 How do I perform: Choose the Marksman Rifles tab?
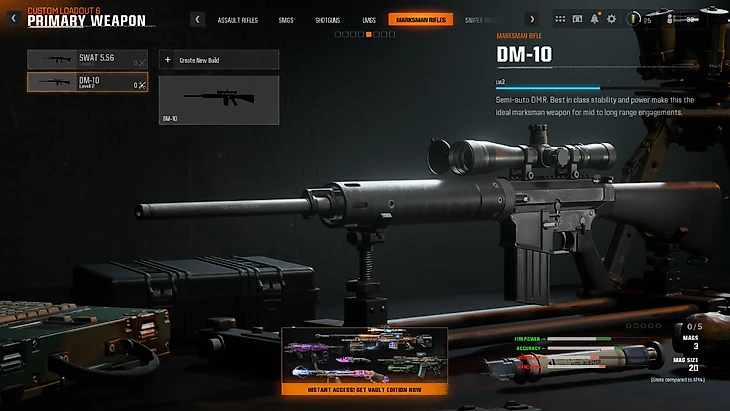pos(421,19)
